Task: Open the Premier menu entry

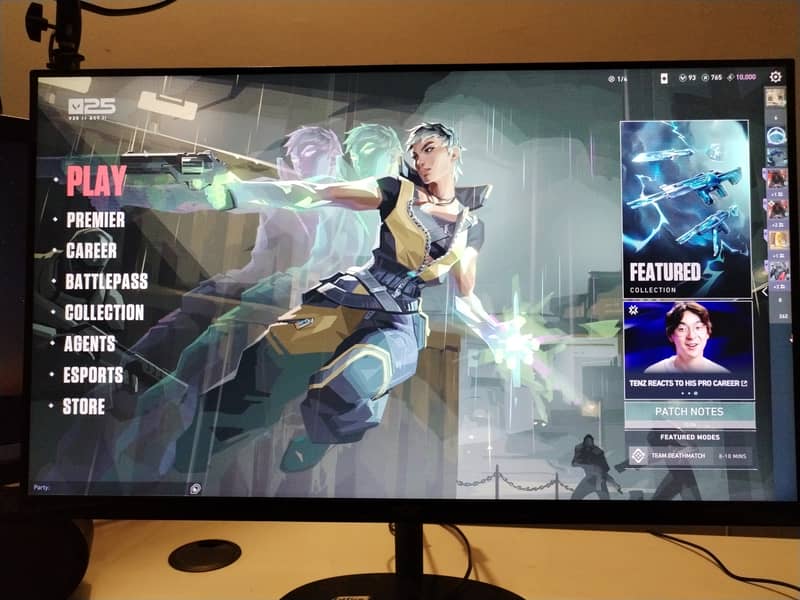Action: point(96,219)
